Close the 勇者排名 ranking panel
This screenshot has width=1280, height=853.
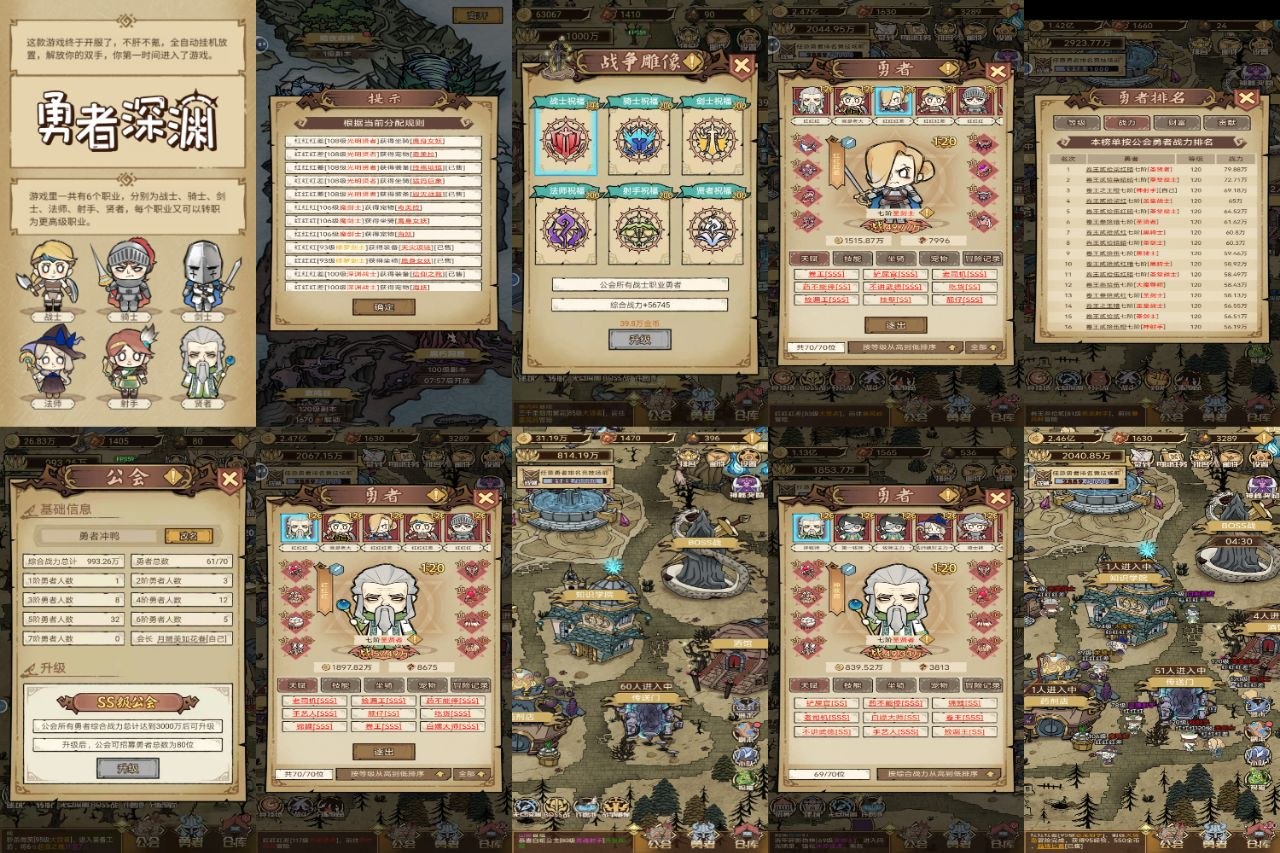1246,98
